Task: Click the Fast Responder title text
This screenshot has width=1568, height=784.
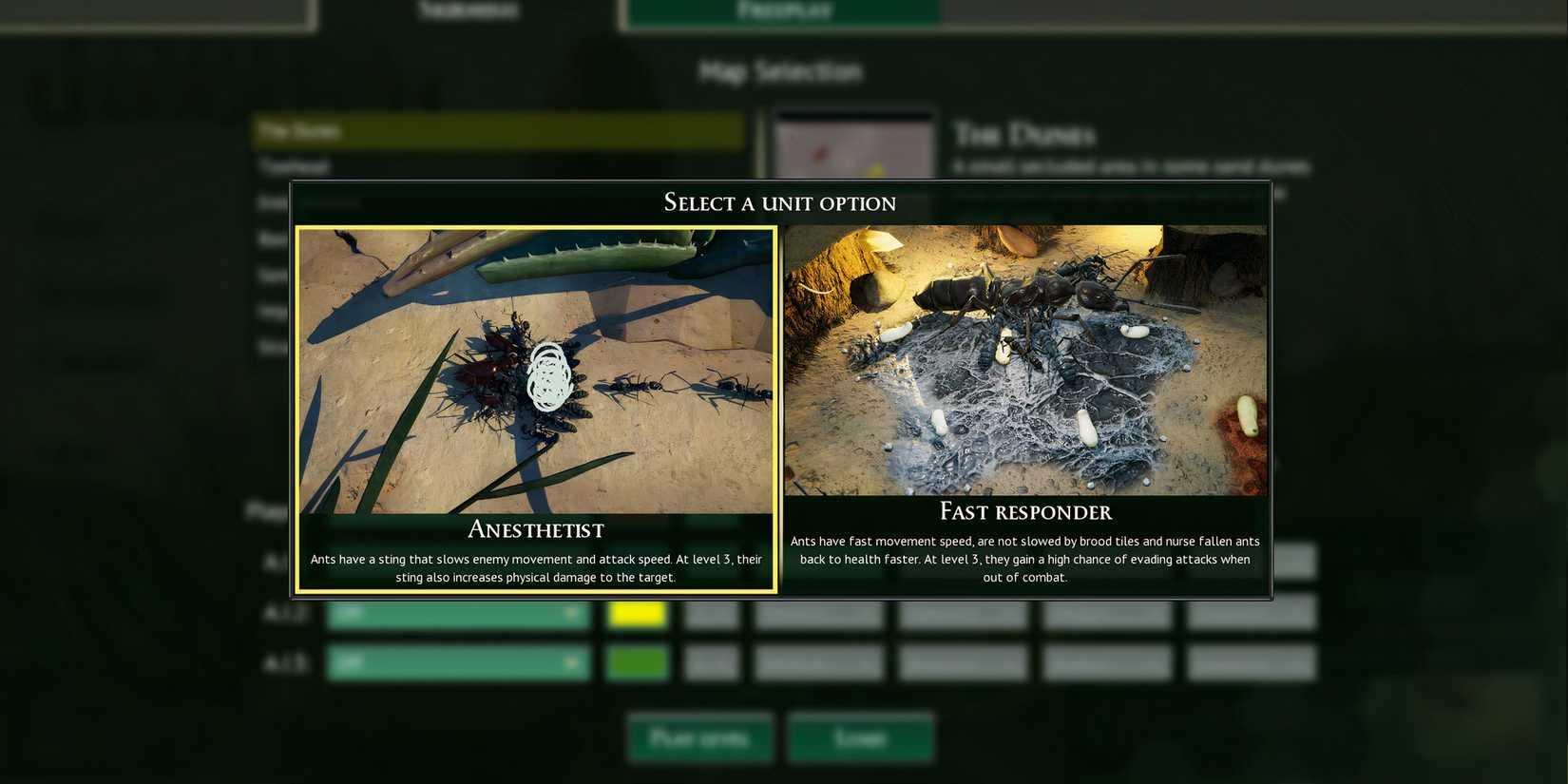Action: 1024,511
